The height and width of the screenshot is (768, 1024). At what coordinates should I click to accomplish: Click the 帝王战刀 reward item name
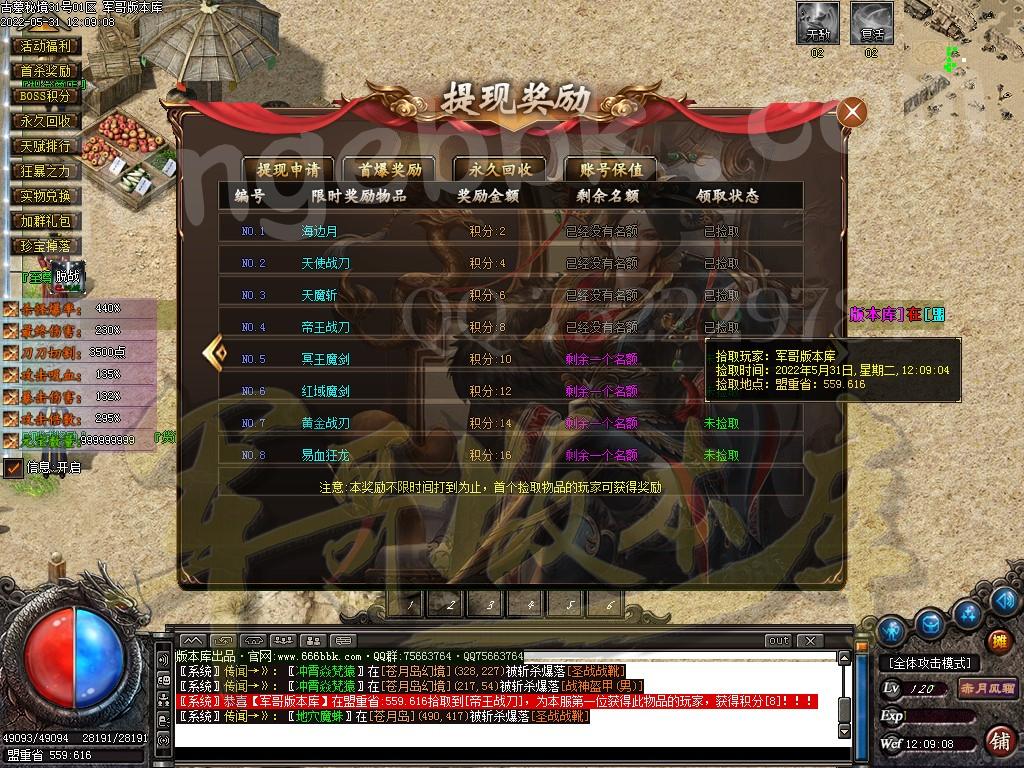click(325, 327)
